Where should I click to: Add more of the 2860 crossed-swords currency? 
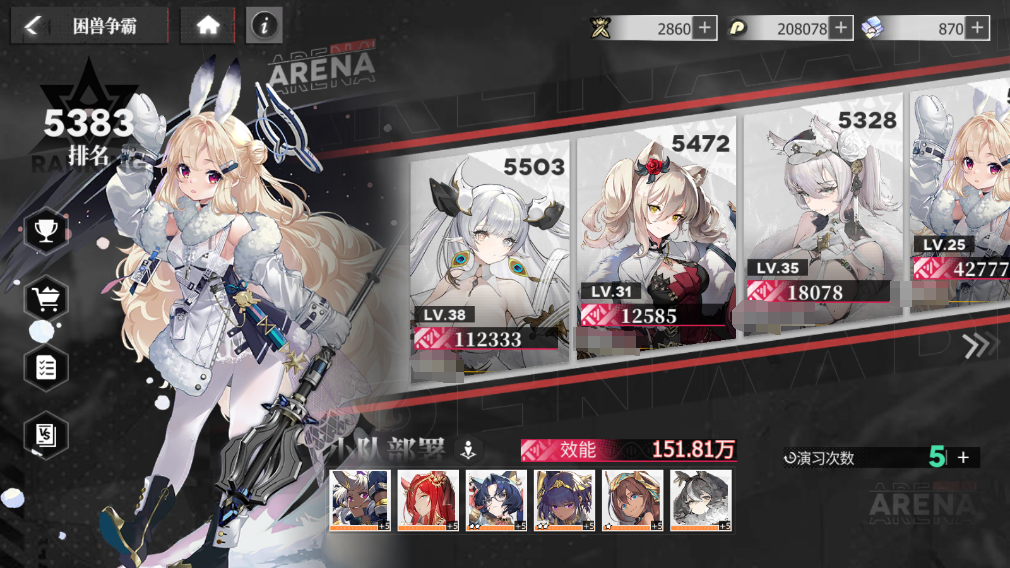pos(705,28)
